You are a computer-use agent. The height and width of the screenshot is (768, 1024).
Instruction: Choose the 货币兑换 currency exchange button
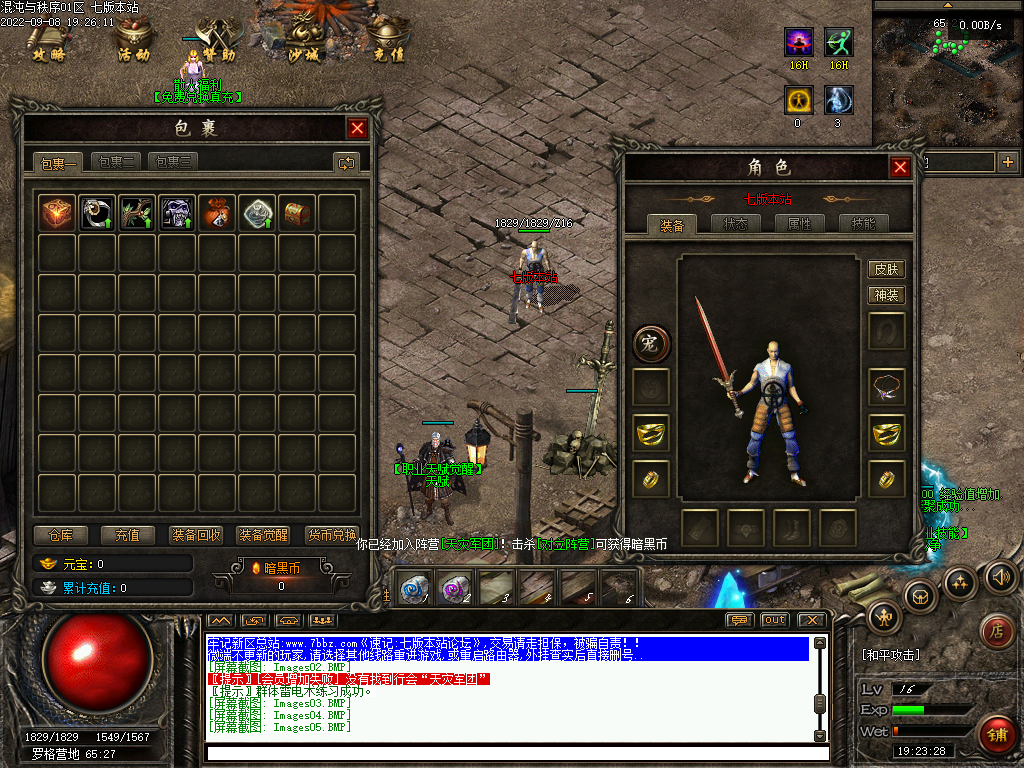point(331,535)
